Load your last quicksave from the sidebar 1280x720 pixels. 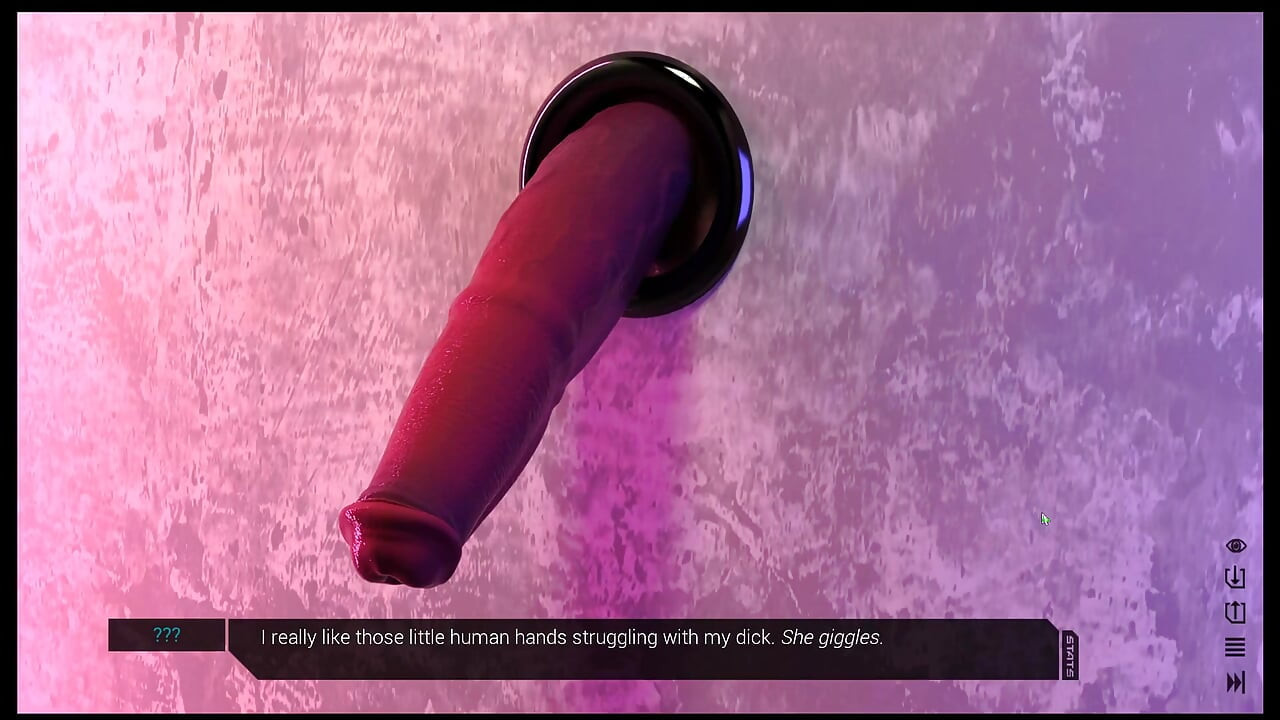(x=1234, y=613)
